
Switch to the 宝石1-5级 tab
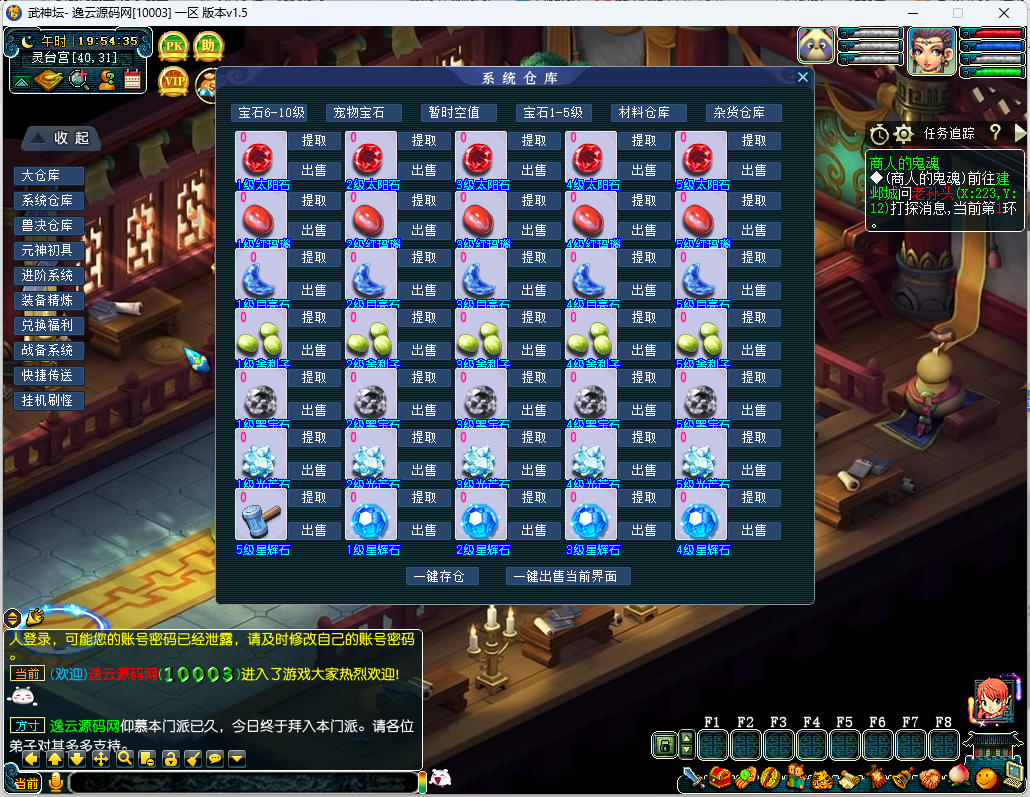[x=553, y=113]
